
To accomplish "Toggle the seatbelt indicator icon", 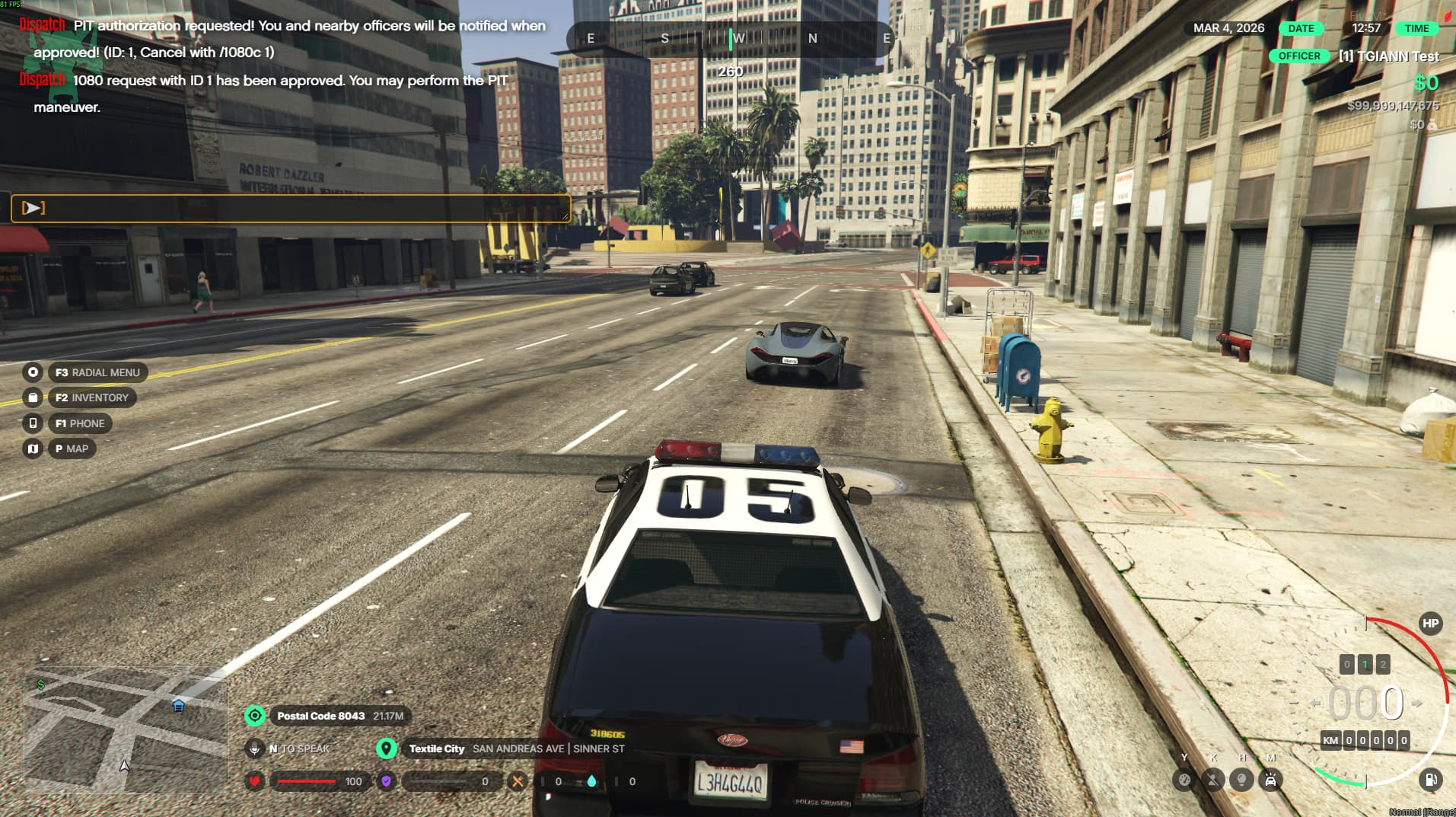I will [1212, 780].
